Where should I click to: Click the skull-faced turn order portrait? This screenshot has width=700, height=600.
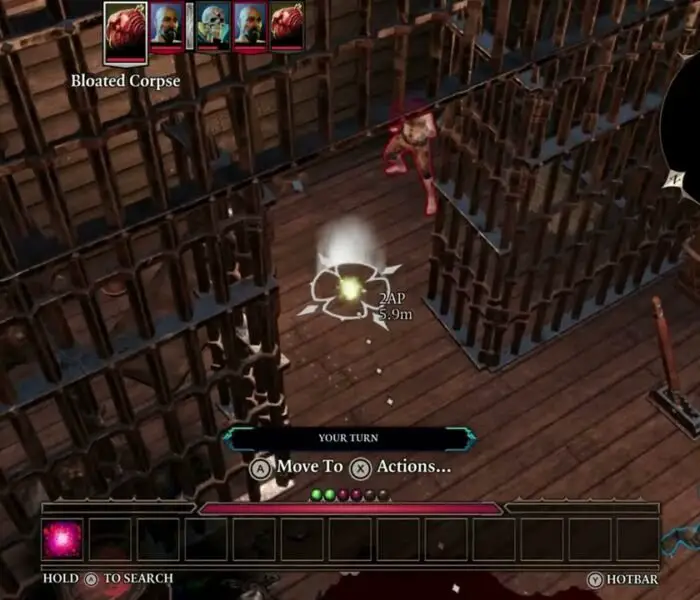tap(213, 25)
